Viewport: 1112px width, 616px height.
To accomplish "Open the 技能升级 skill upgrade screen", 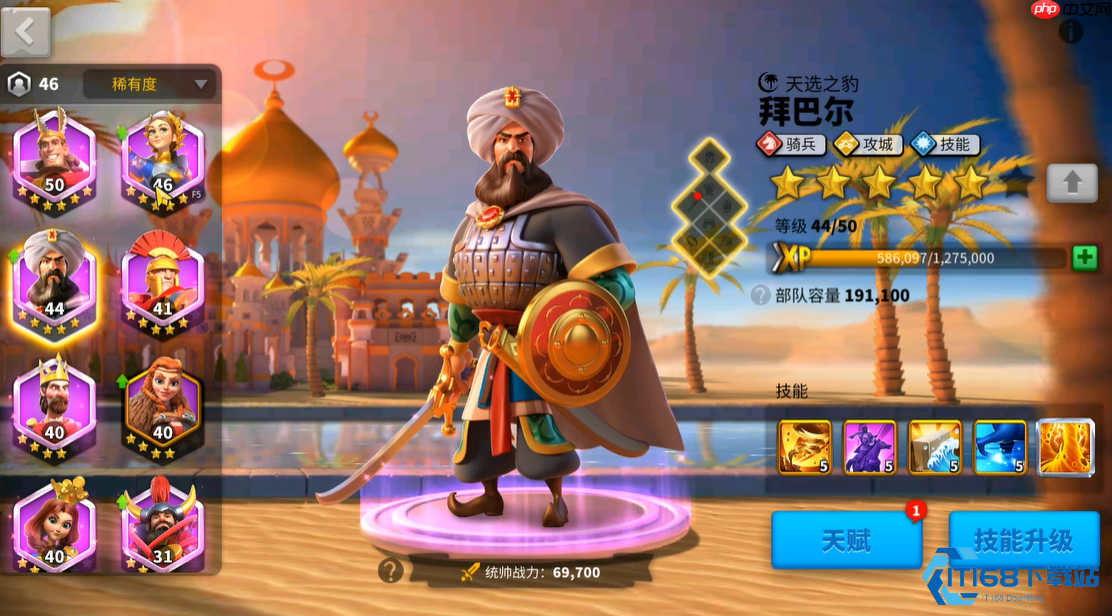I will pyautogui.click(x=1023, y=541).
